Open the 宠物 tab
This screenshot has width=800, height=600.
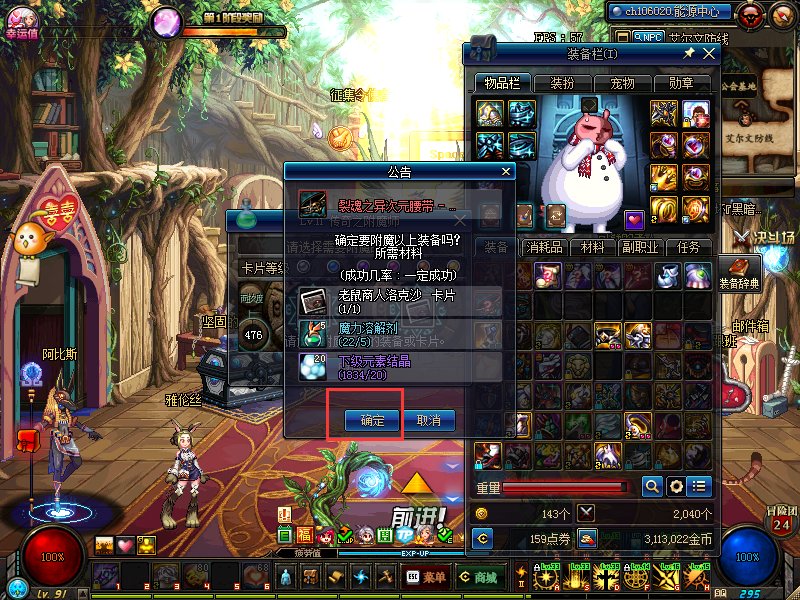tap(622, 83)
